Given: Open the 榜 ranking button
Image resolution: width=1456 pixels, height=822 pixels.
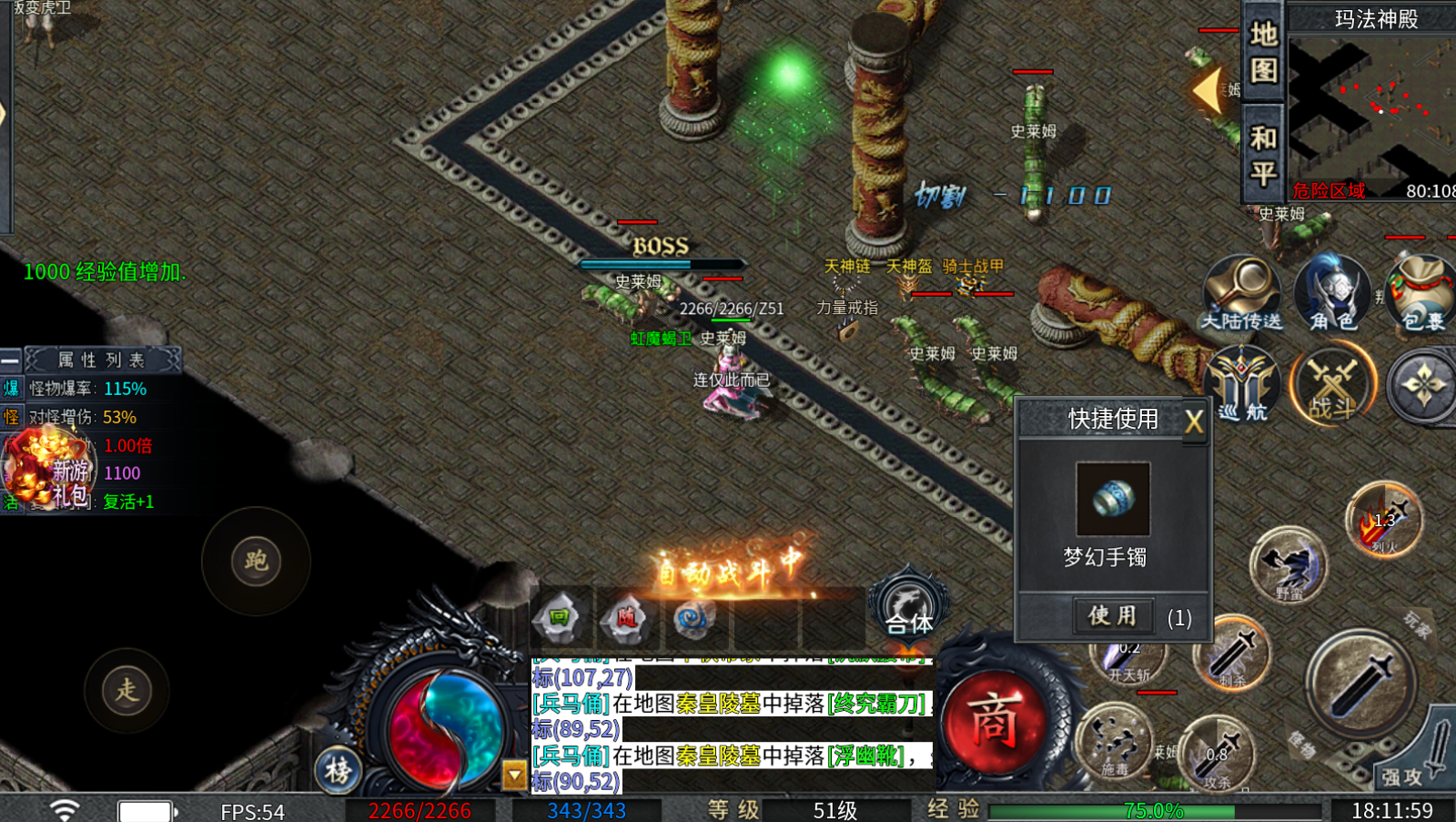Looking at the screenshot, I should [x=338, y=771].
